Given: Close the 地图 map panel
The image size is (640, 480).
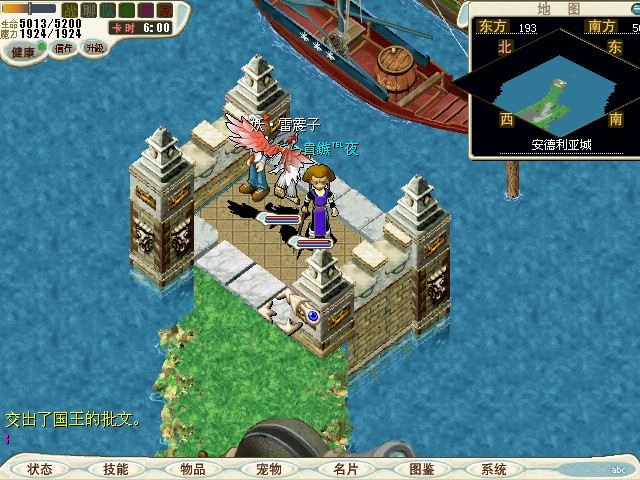Looking at the screenshot, I should [634, 8].
